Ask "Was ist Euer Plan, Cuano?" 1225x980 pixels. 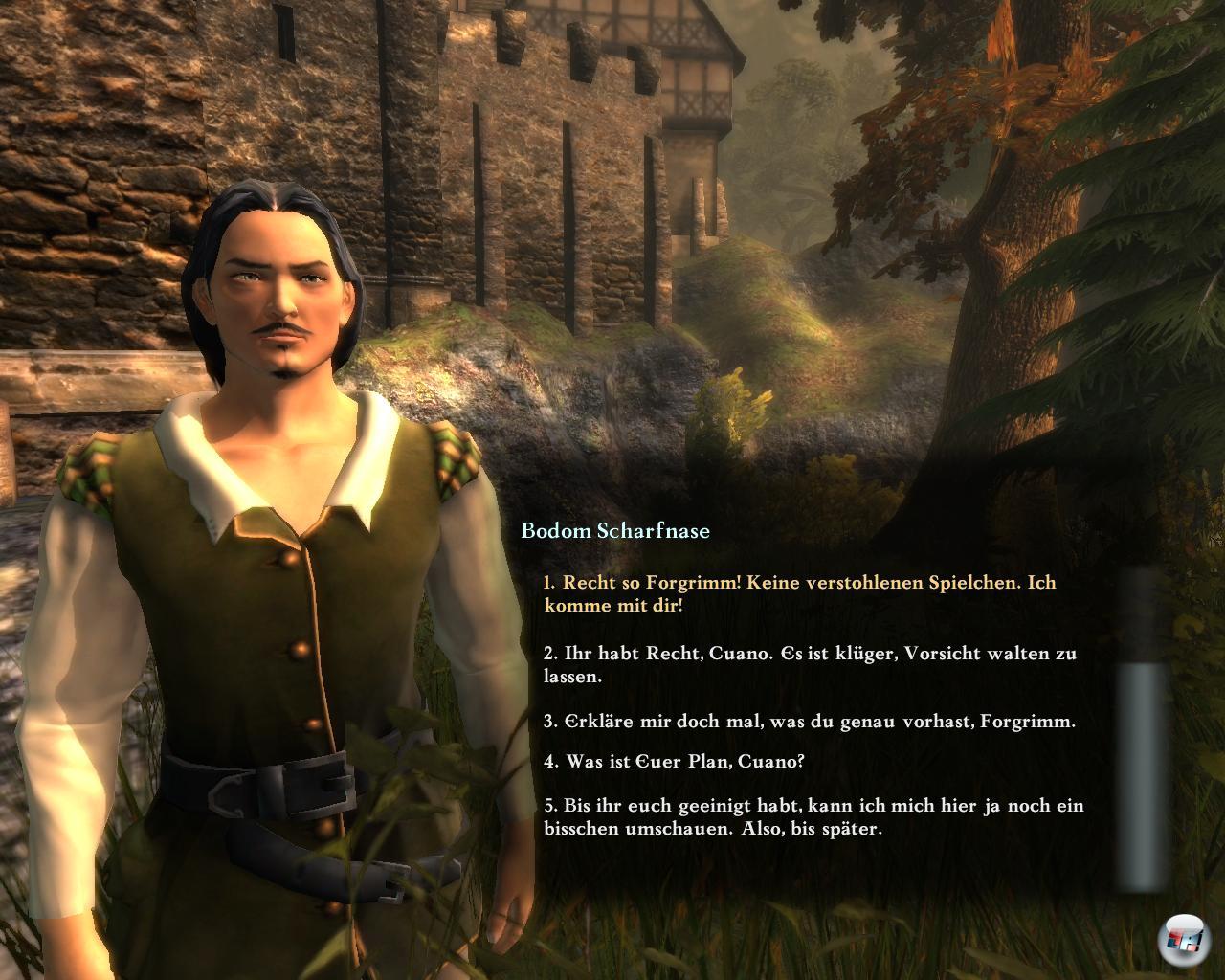(674, 762)
